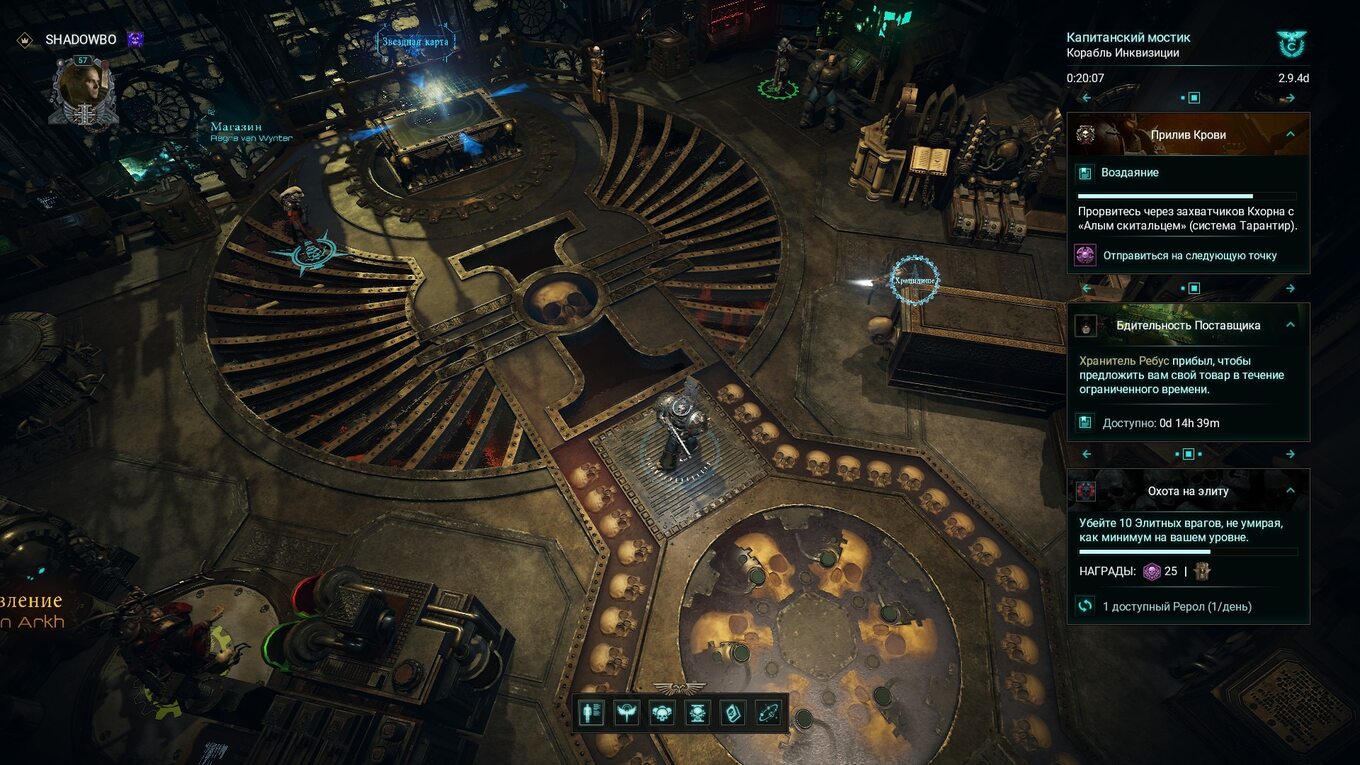The height and width of the screenshot is (765, 1360).
Task: Click the purple icon beside the SHADOWBO name
Action: pos(135,39)
